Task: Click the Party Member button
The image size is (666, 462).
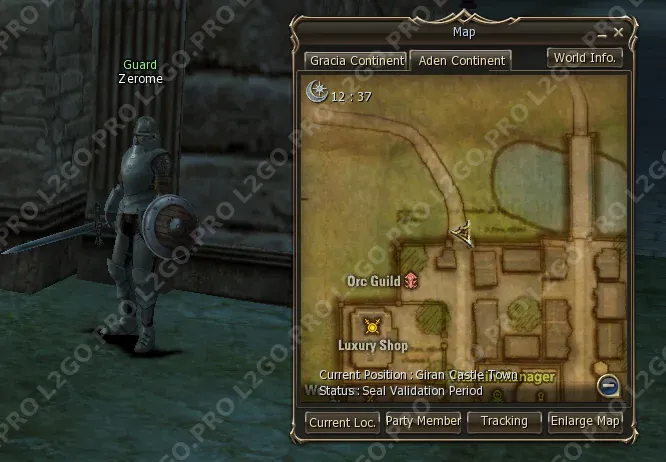Action: pyautogui.click(x=423, y=422)
